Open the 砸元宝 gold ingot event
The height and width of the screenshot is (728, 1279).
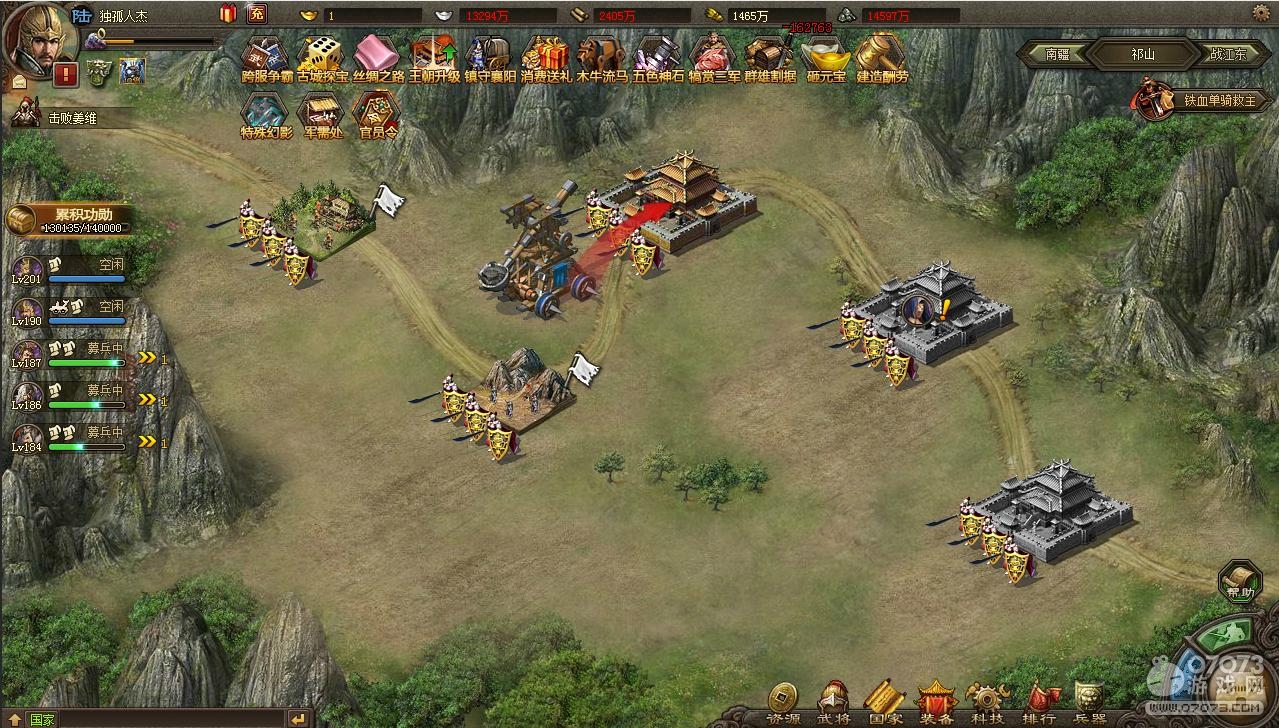point(826,57)
